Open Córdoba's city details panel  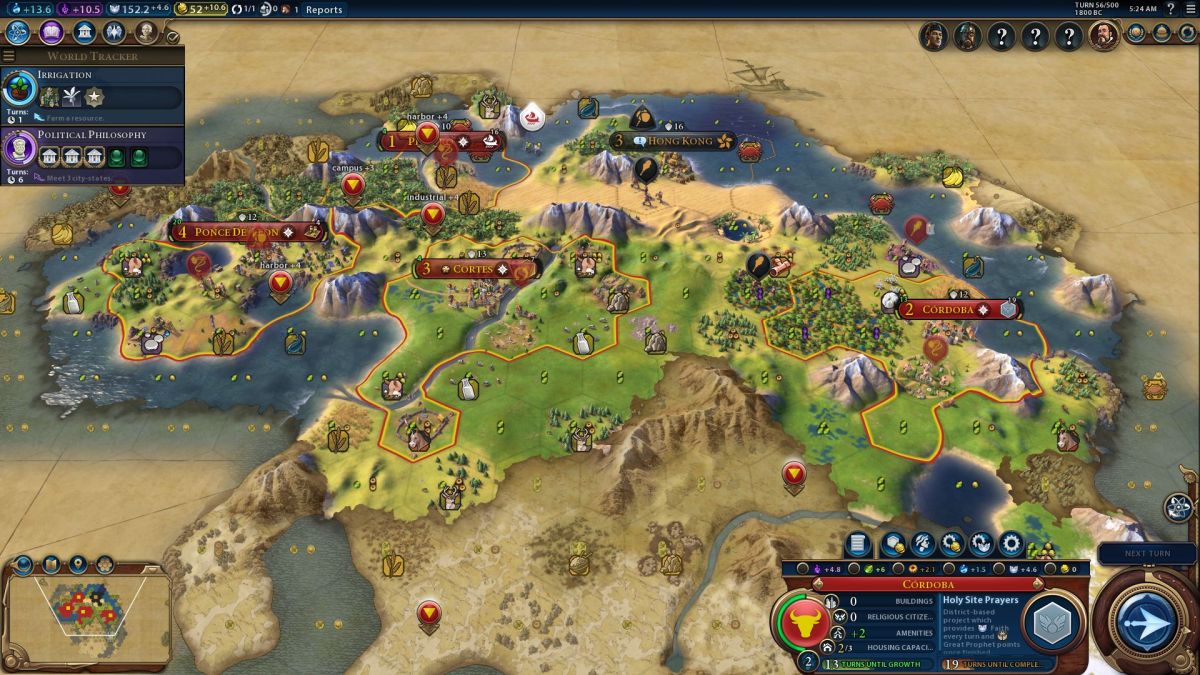[x=855, y=544]
